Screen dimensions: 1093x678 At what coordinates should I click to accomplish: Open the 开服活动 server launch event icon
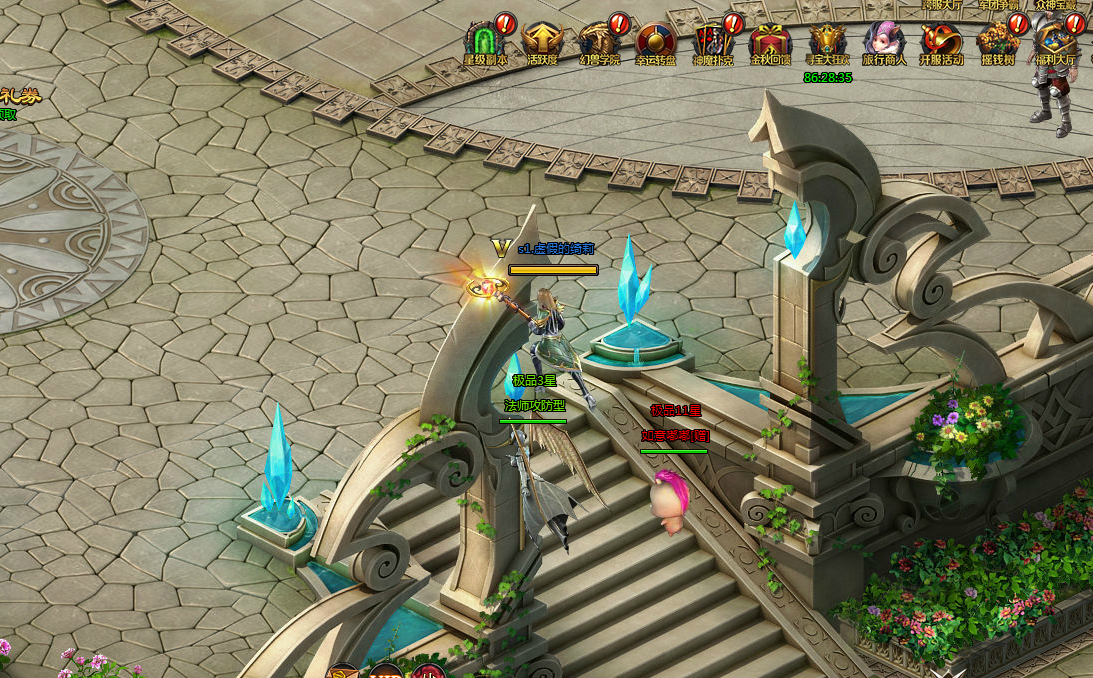coord(941,42)
